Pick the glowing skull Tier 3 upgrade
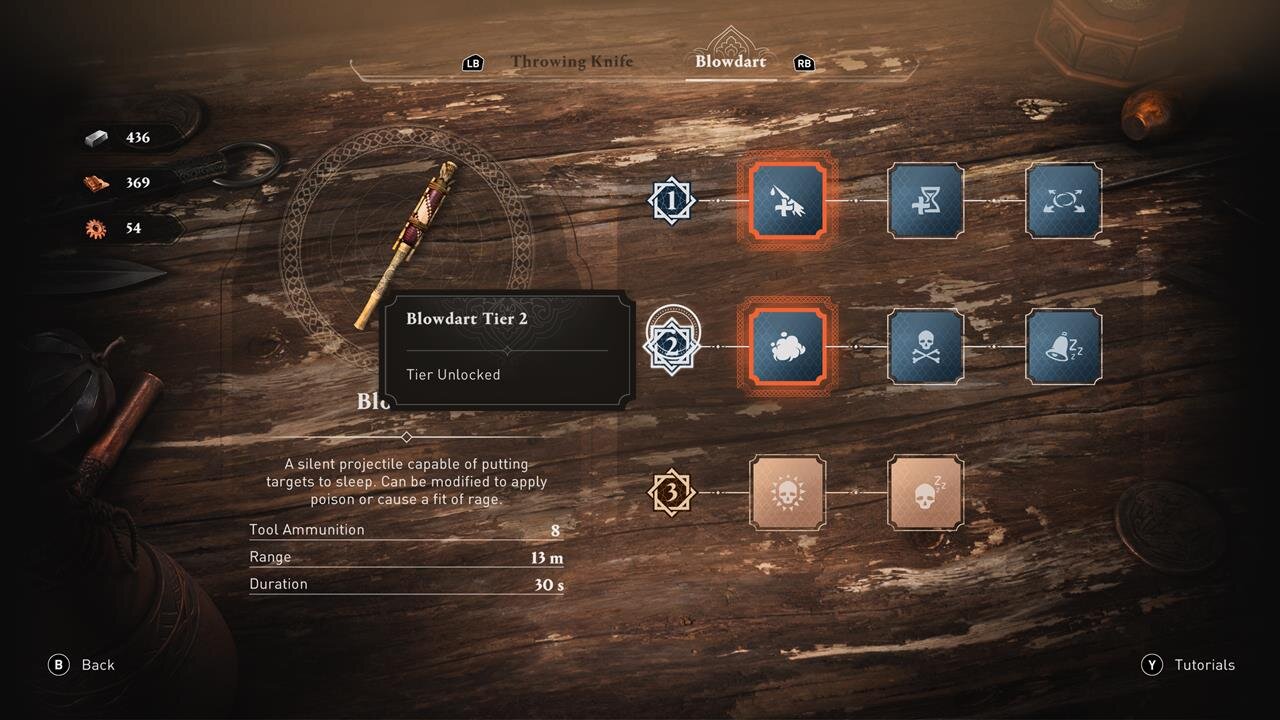Screen dimensions: 1280x720 pos(788,492)
